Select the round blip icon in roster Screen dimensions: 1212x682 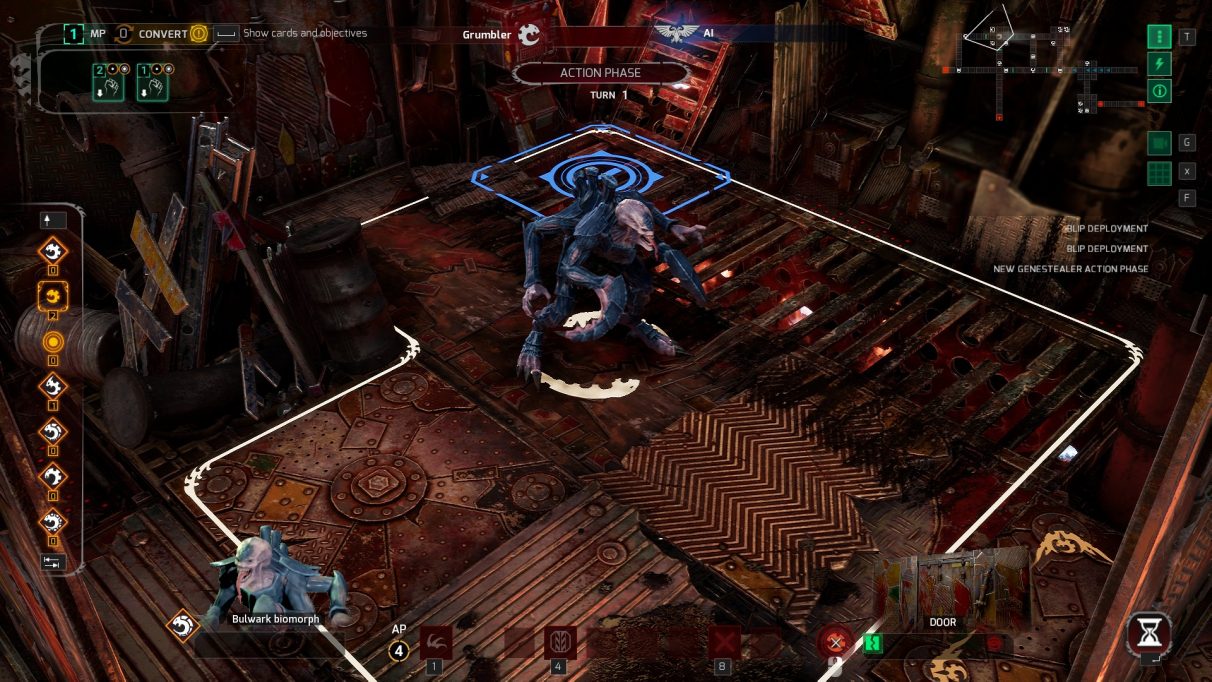point(52,341)
